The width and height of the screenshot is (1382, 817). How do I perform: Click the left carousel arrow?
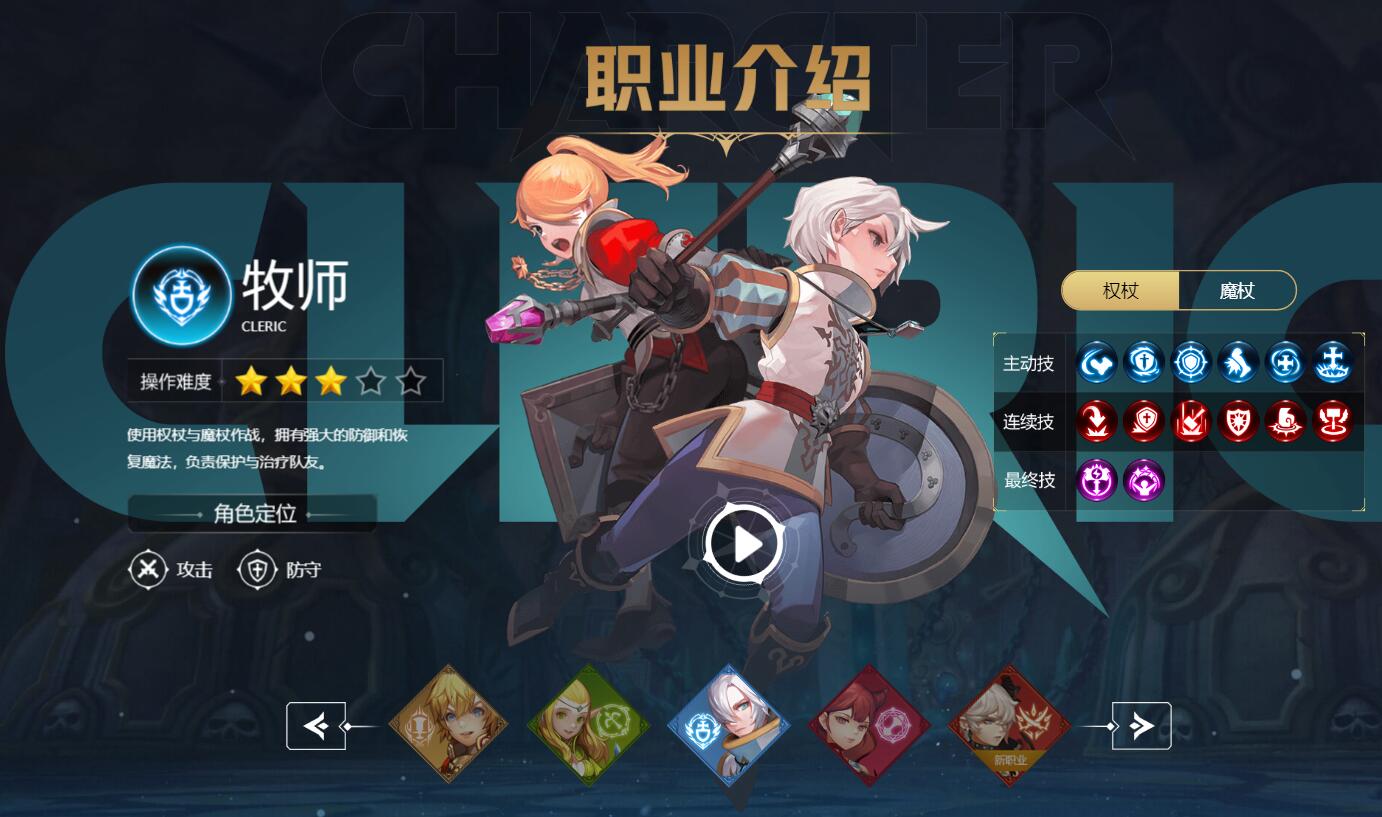(x=317, y=725)
